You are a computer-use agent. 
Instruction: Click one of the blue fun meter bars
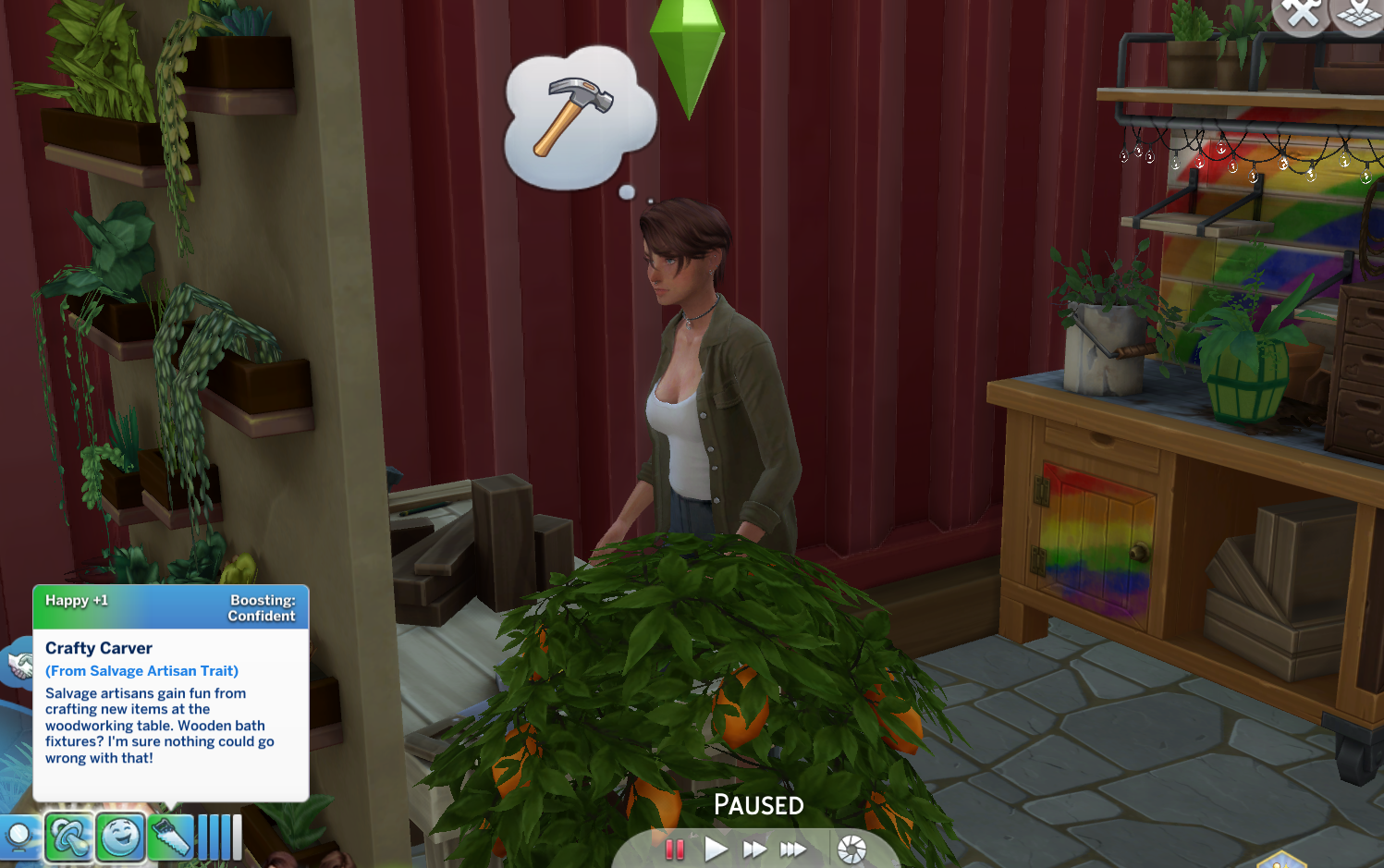213,837
